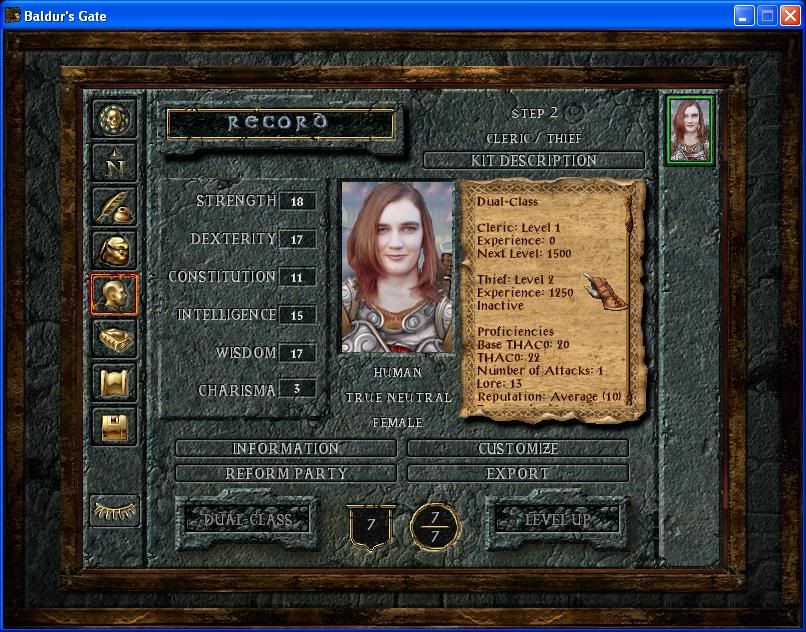Open the inventory via the helmeted bust icon
The image size is (806, 632).
pyautogui.click(x=115, y=250)
